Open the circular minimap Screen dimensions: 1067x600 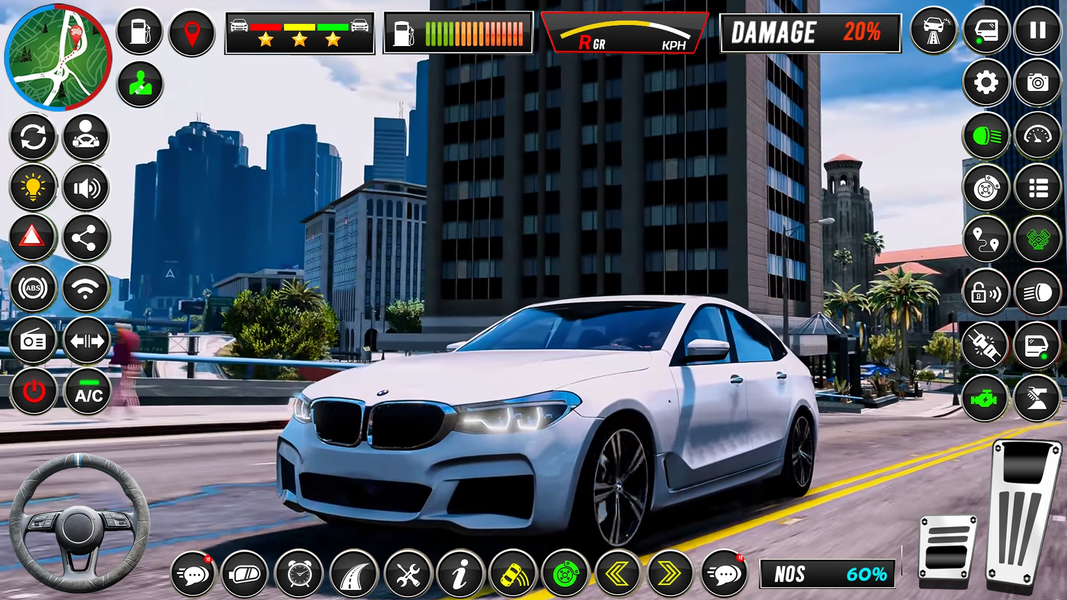(58, 56)
